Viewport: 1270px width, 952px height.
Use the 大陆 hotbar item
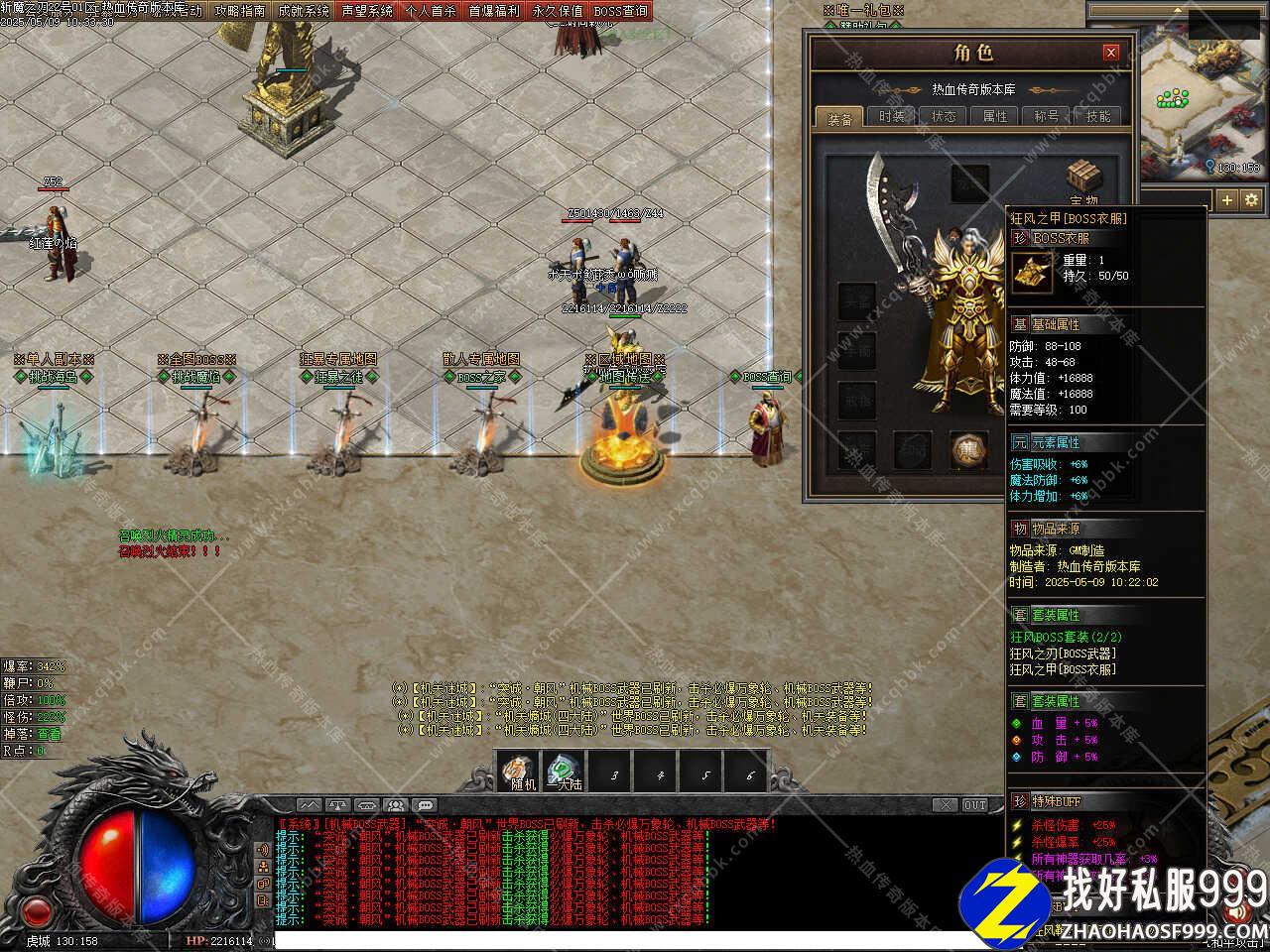click(565, 772)
